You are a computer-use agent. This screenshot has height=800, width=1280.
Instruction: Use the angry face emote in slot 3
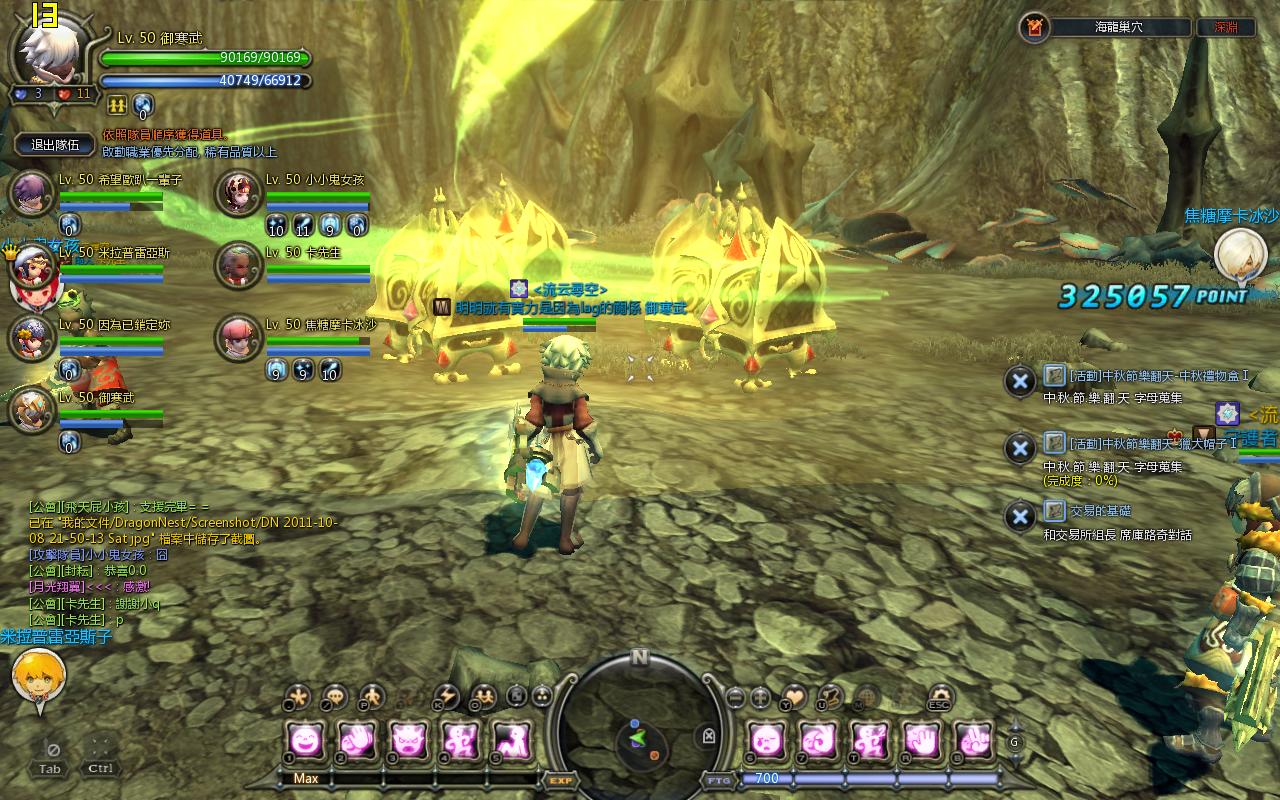point(408,739)
